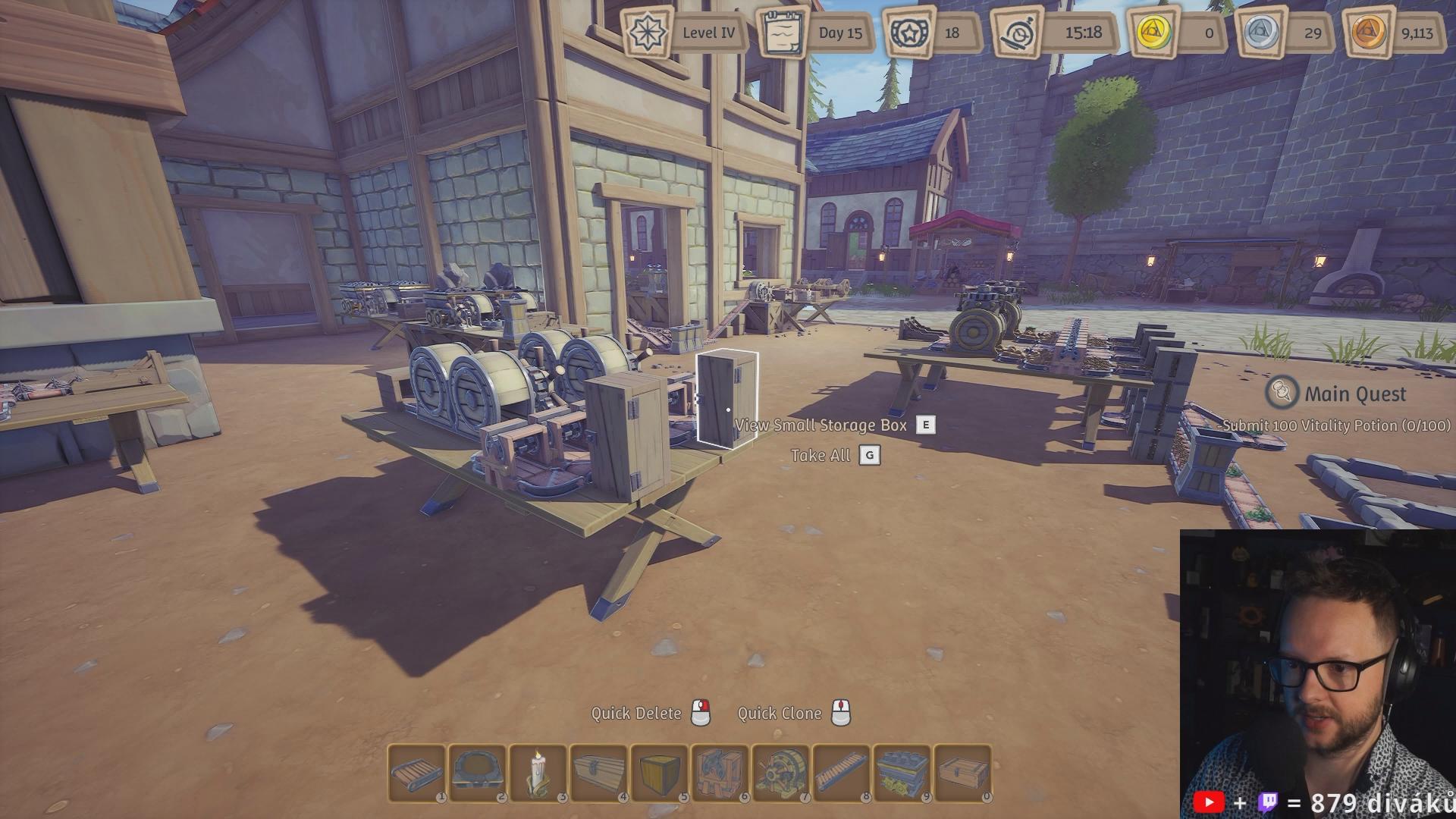Select the wooden crate block slot
Viewport: 1456px width, 819px height.
(x=659, y=773)
